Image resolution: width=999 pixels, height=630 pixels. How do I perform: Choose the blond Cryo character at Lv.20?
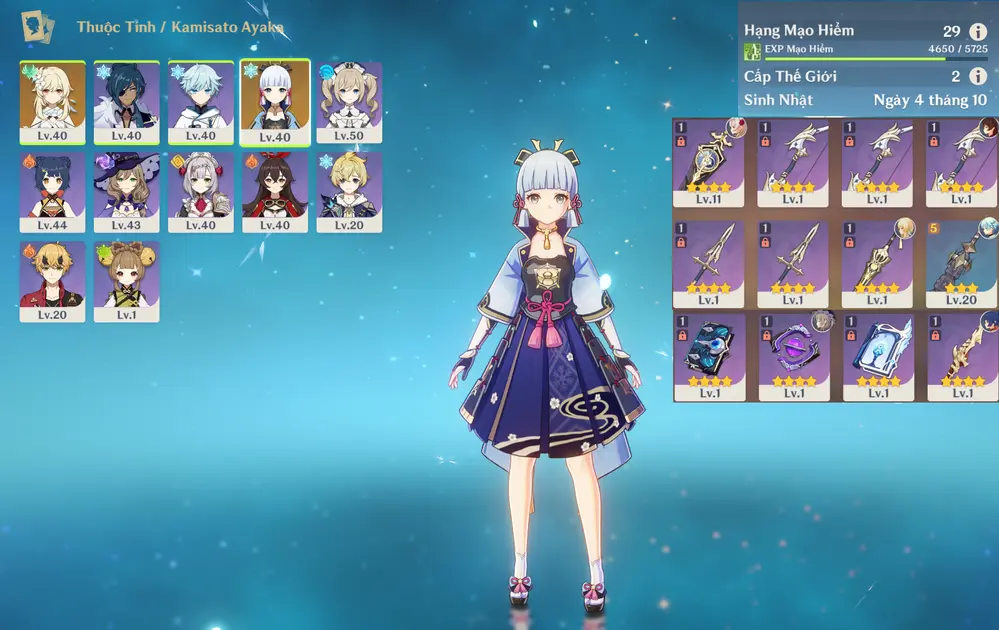(x=349, y=192)
